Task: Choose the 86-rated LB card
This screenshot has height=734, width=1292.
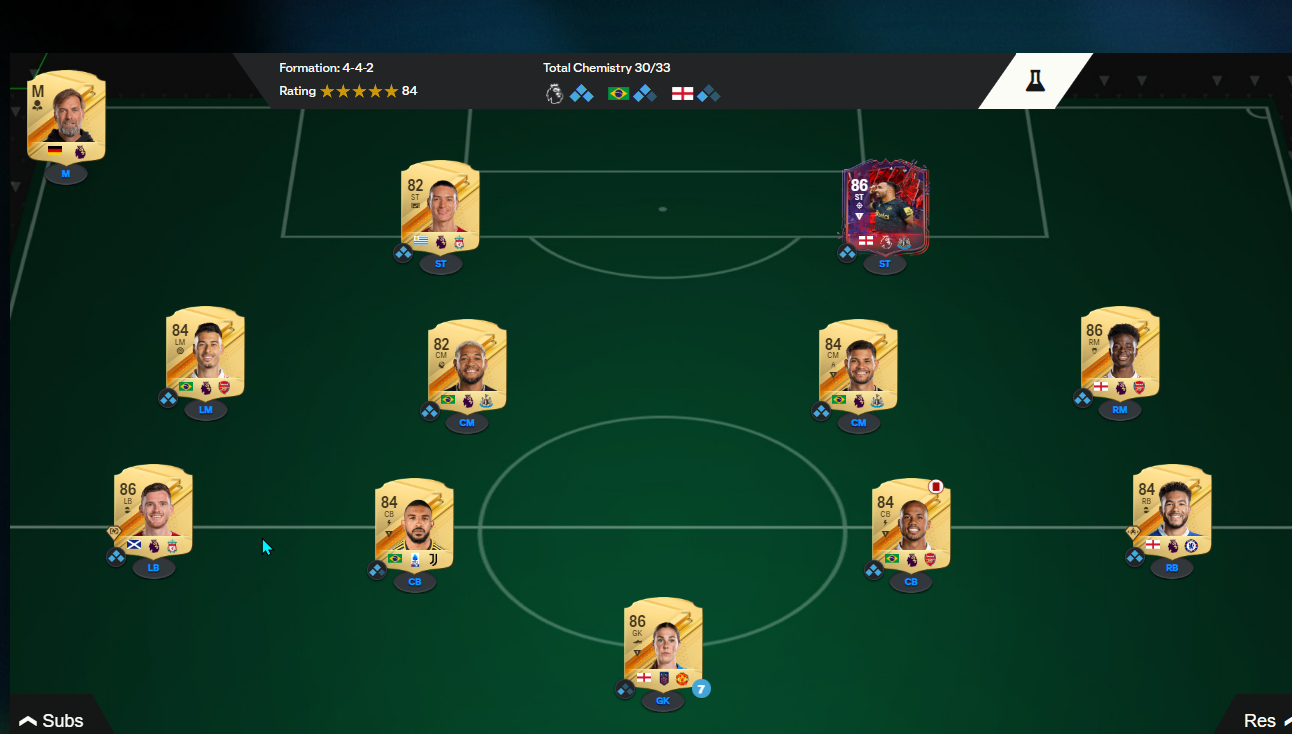Action: click(153, 510)
